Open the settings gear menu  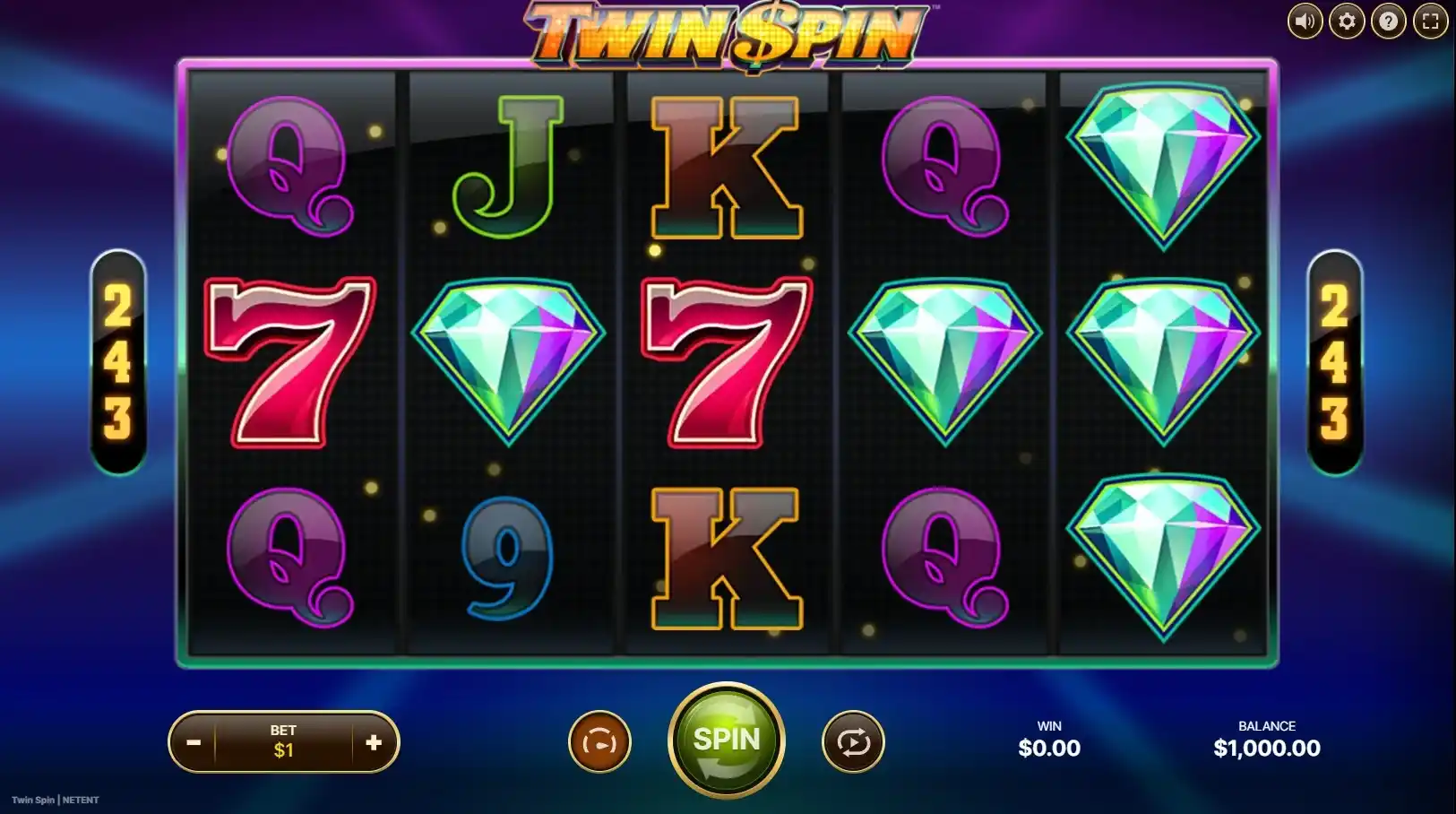(x=1347, y=22)
